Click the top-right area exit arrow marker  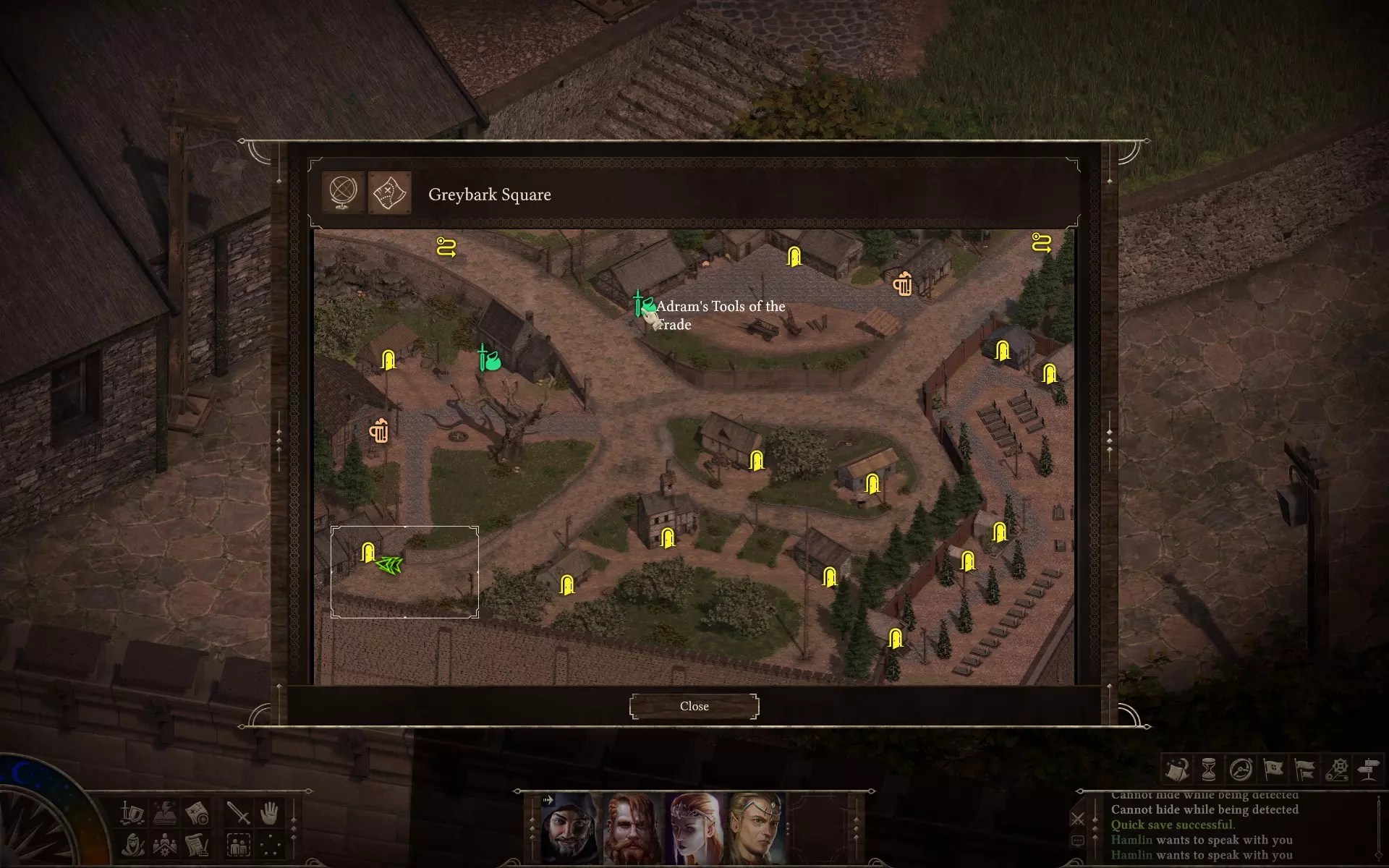pyautogui.click(x=1041, y=242)
